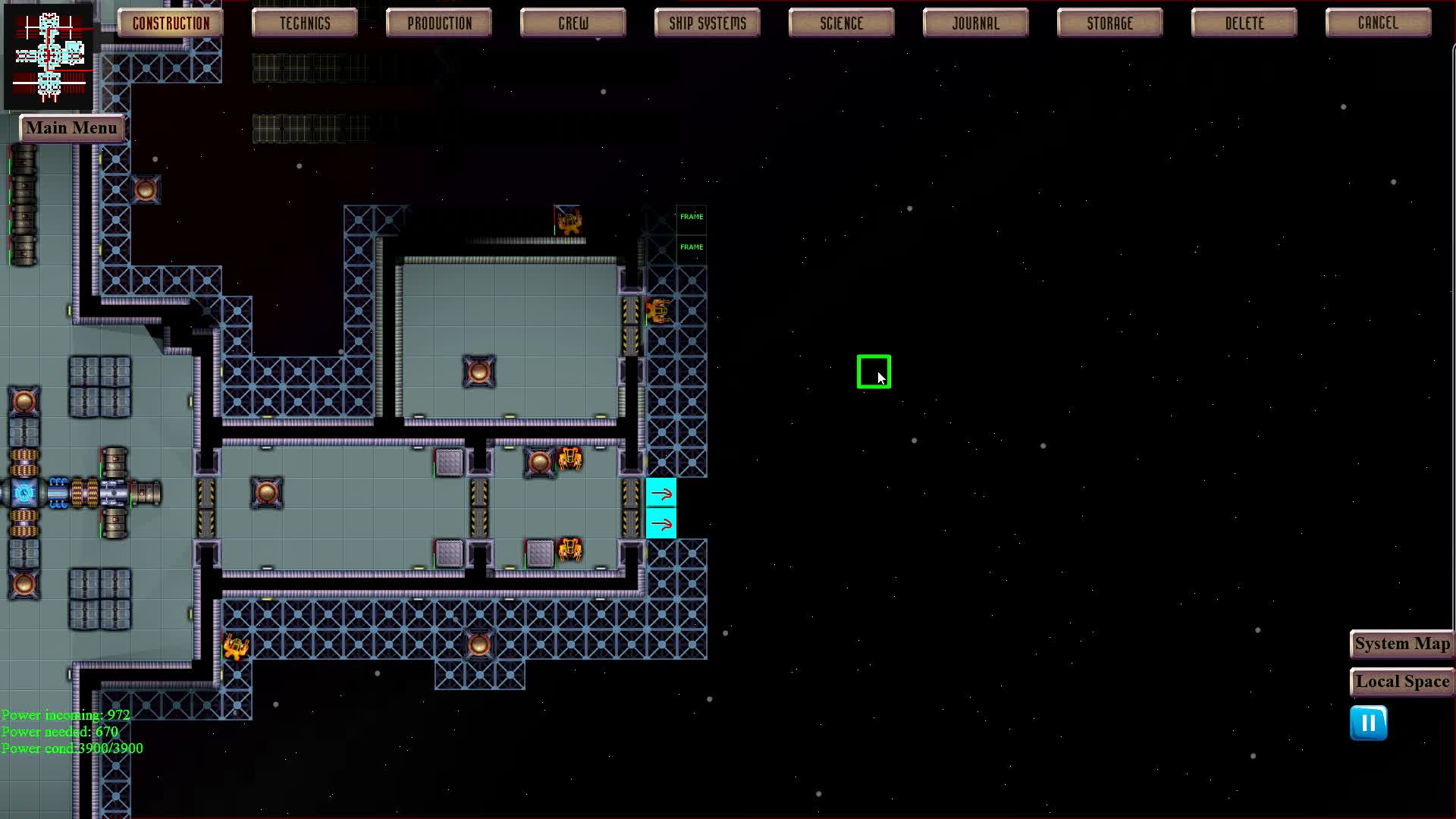The image size is (1456, 819).
Task: Return to the Main Menu
Action: coord(72,127)
